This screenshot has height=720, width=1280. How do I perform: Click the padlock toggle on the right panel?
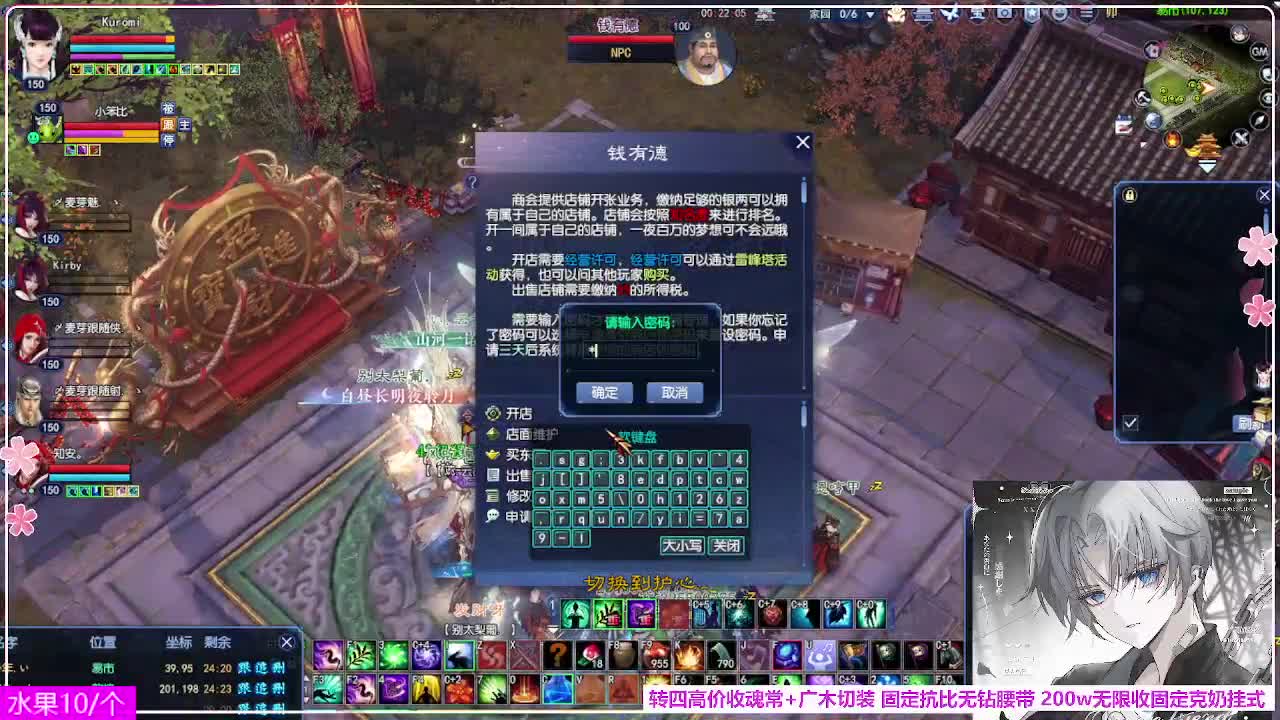tap(1131, 194)
